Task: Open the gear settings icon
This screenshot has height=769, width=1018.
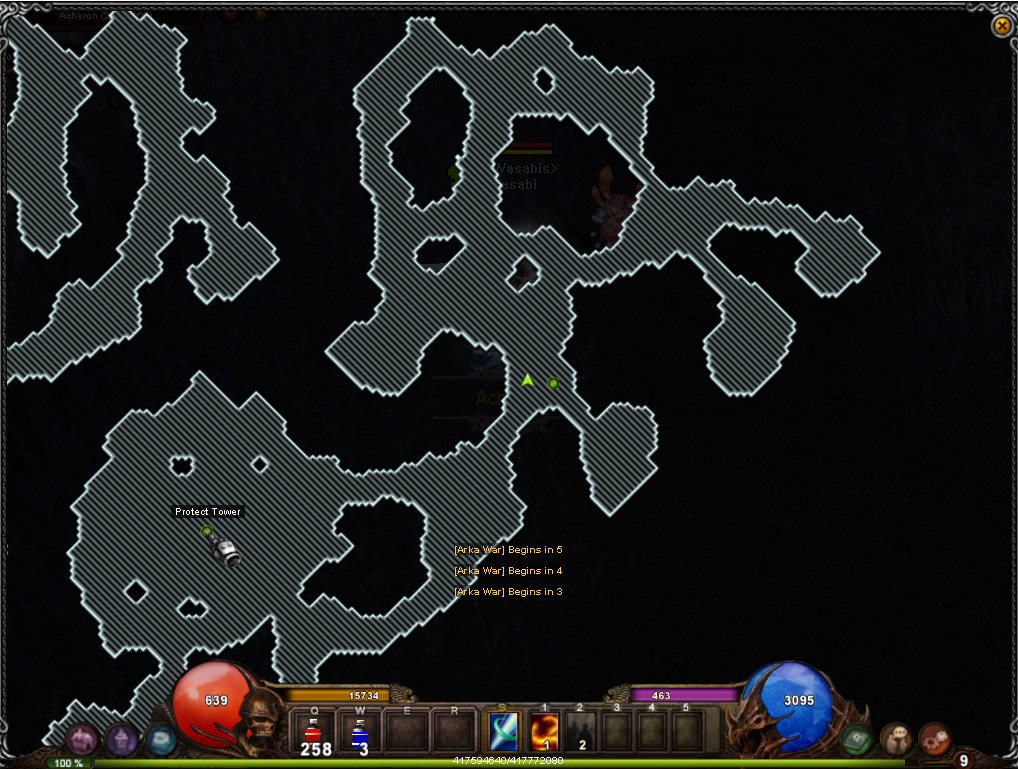Action: (934, 739)
